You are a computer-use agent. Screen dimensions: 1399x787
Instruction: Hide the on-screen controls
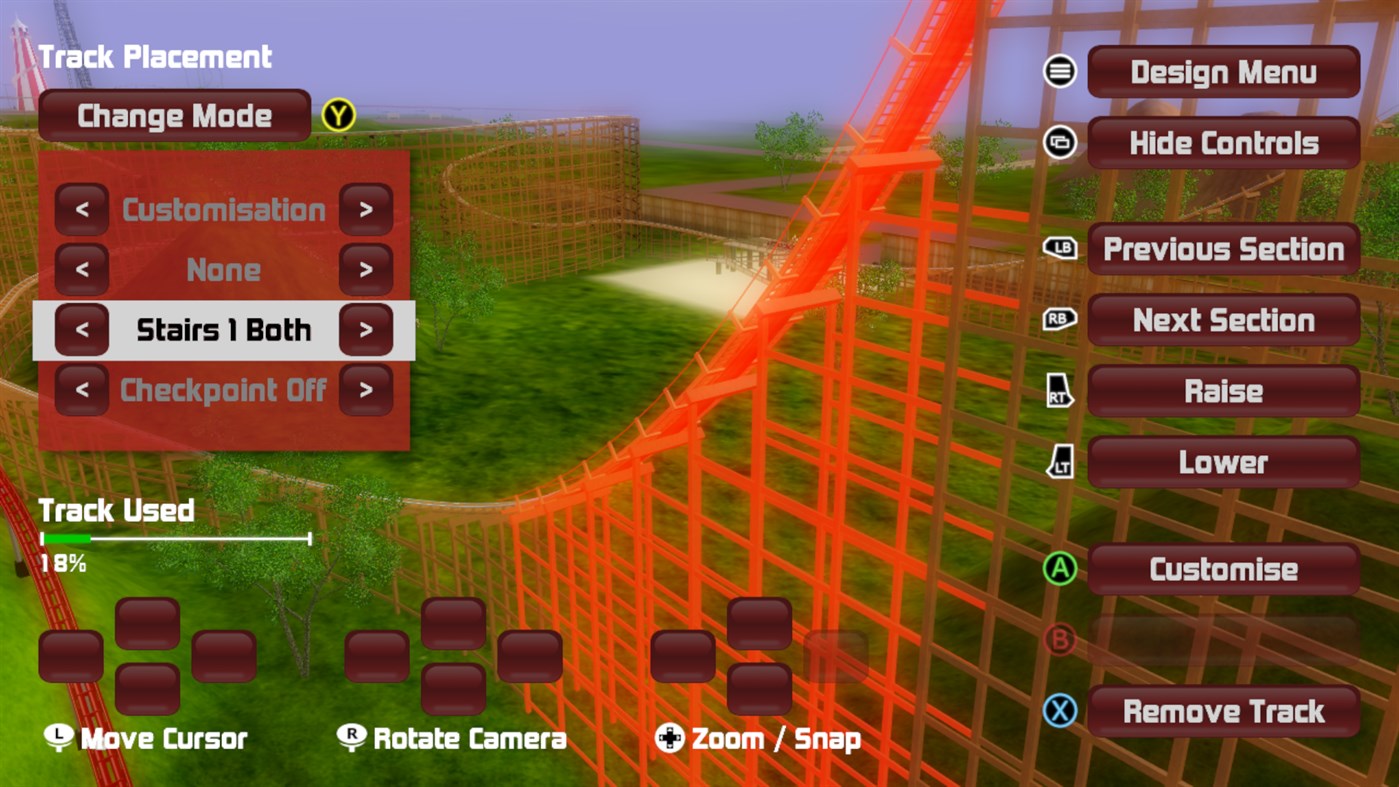click(1222, 143)
